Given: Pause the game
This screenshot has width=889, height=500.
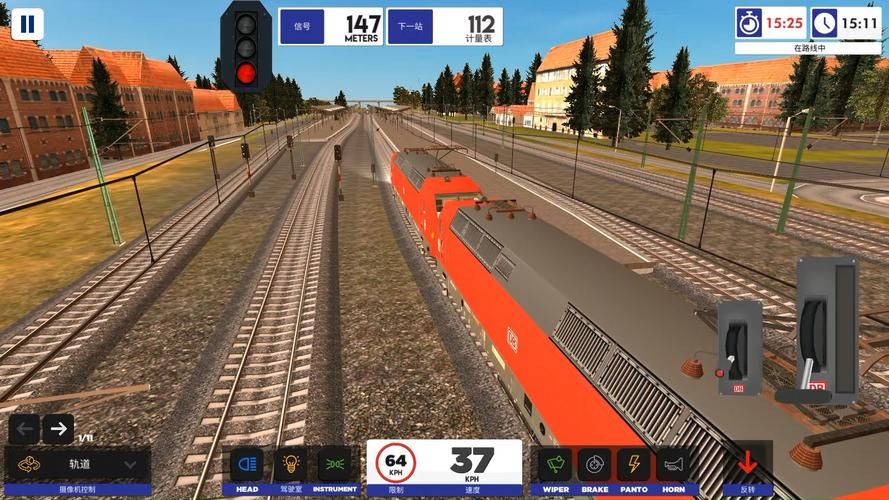Looking at the screenshot, I should tap(27, 24).
